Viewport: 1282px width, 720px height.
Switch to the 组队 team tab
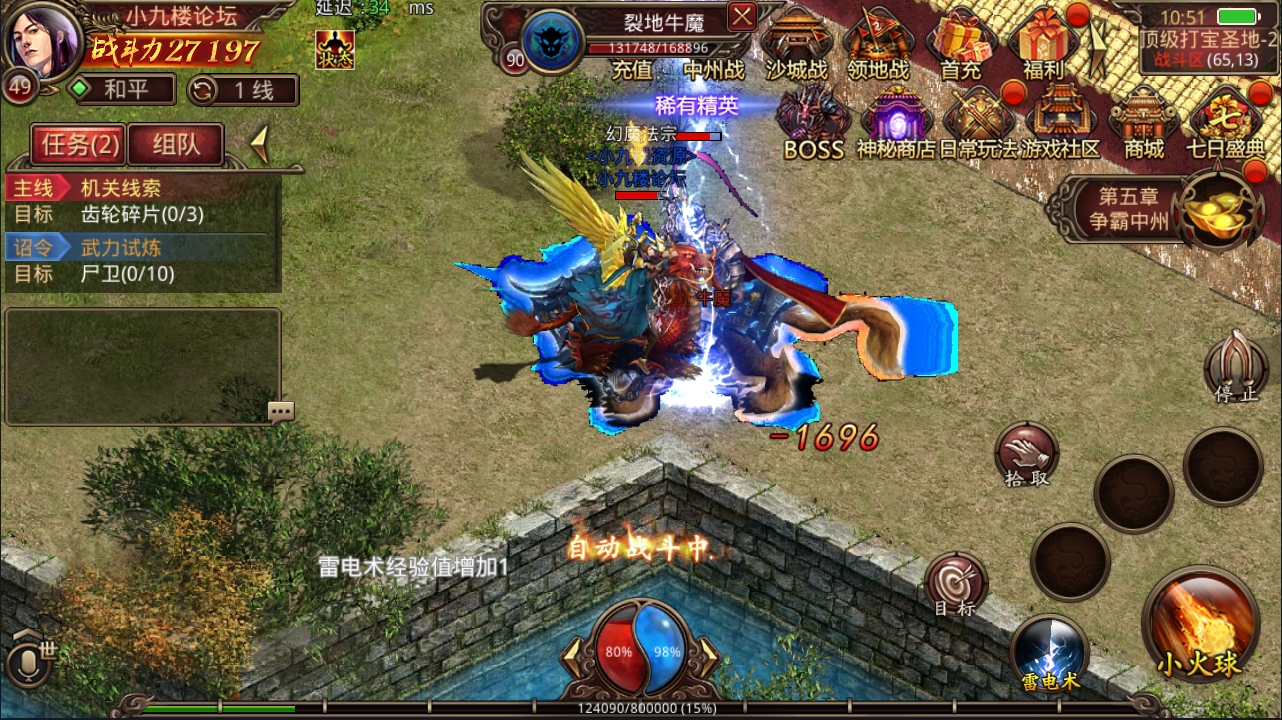(x=176, y=145)
